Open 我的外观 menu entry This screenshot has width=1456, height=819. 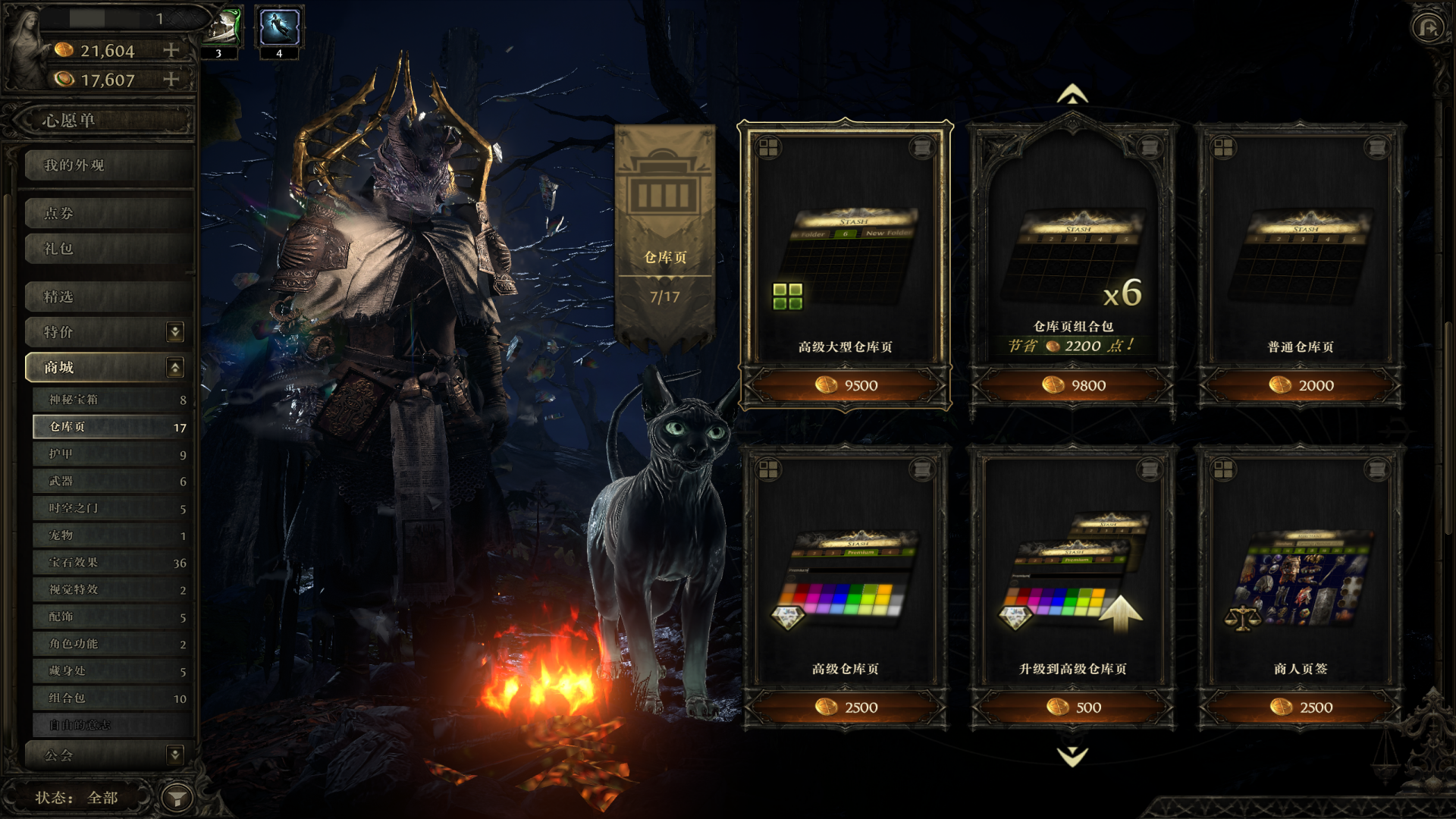106,165
